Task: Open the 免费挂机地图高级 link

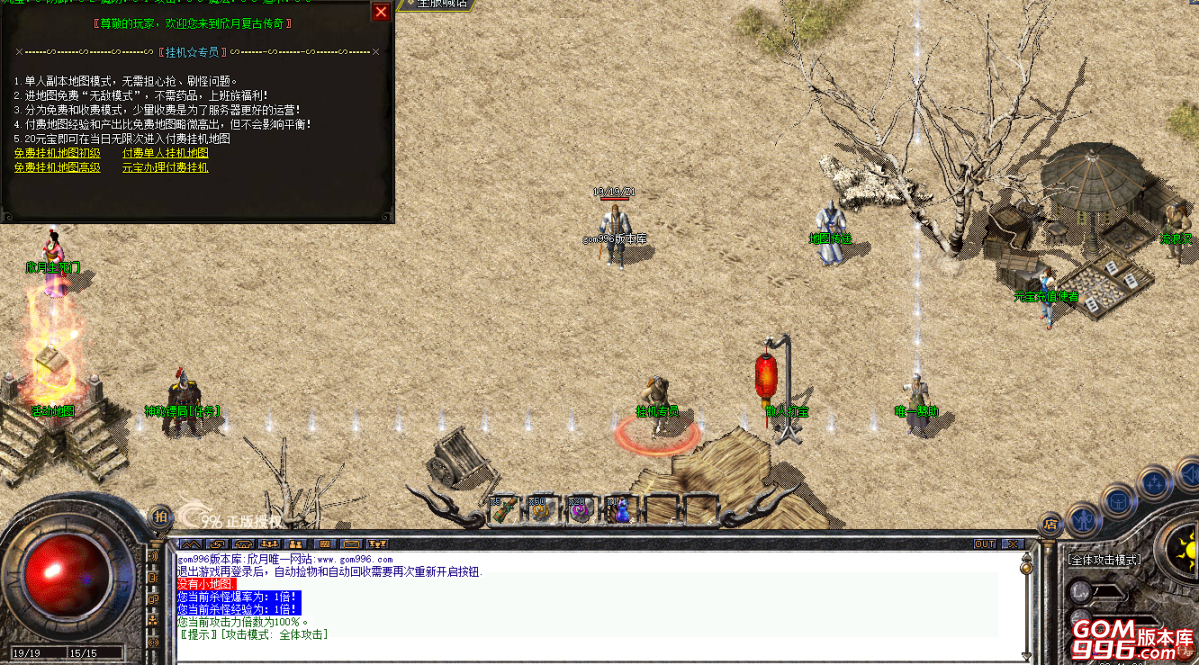Action: click(57, 168)
